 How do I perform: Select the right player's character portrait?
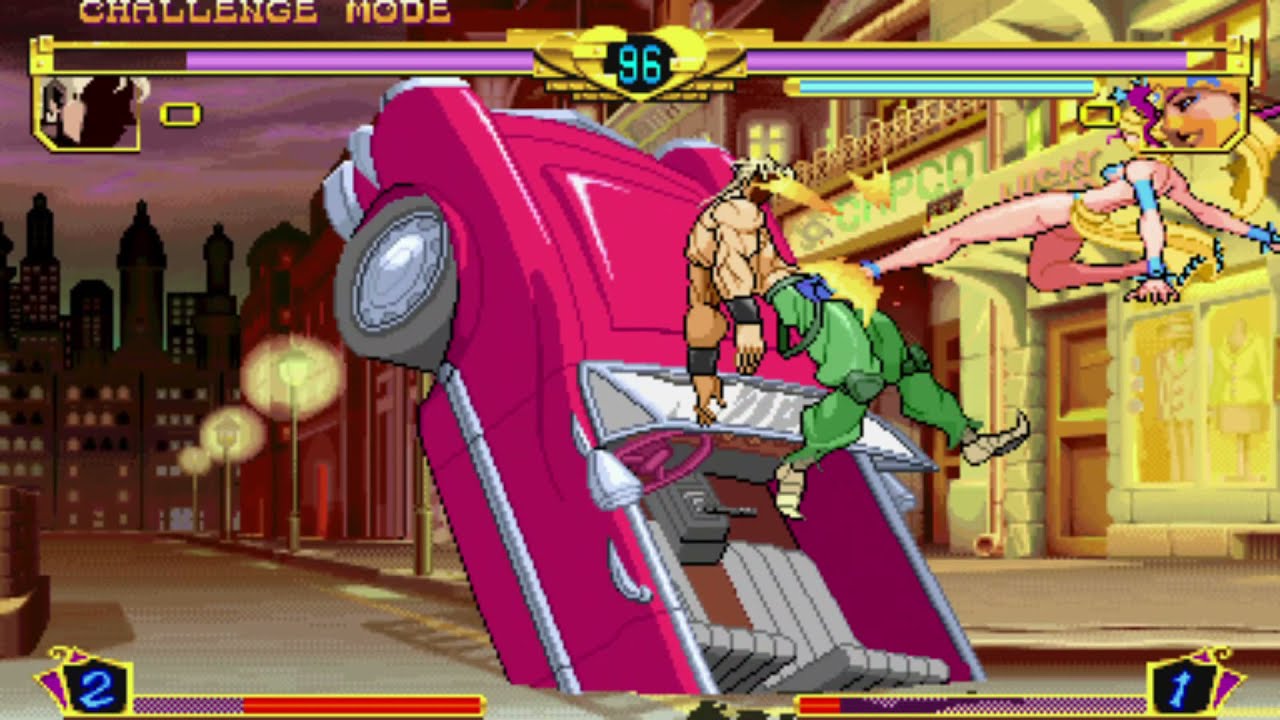pos(1192,112)
